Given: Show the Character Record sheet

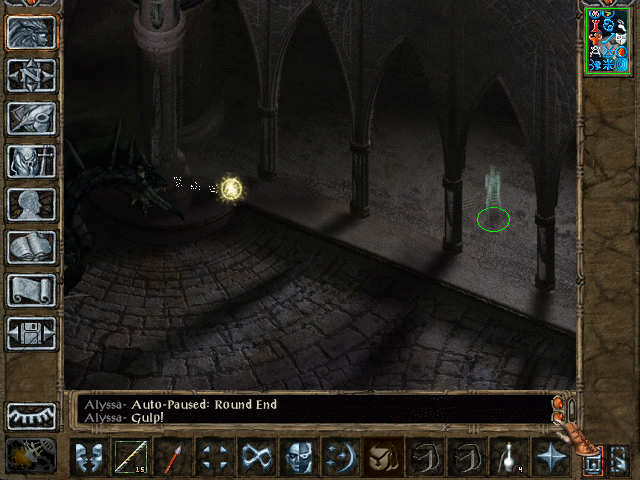Looking at the screenshot, I should tap(31, 204).
